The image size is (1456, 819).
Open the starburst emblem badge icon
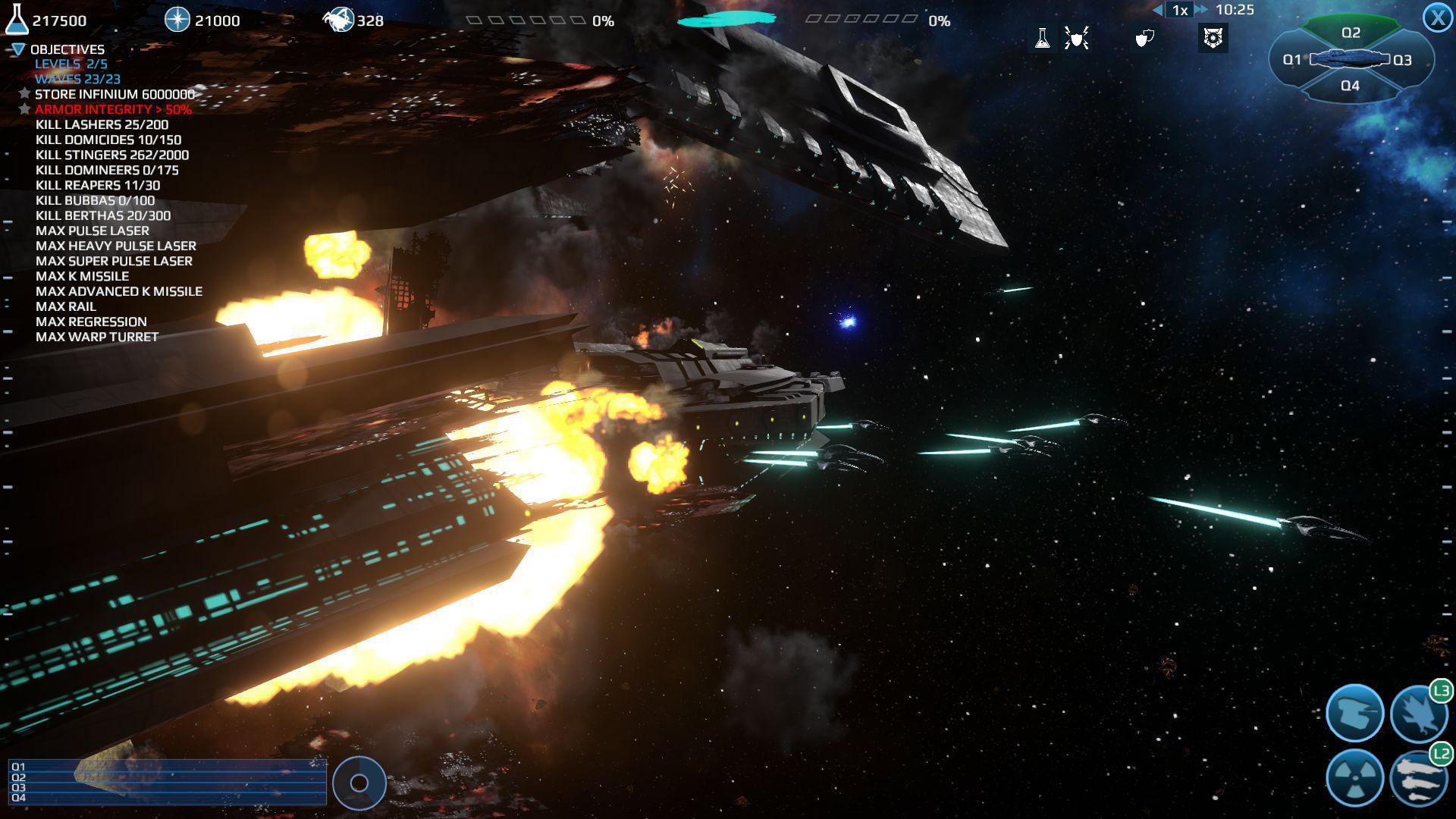(1213, 38)
